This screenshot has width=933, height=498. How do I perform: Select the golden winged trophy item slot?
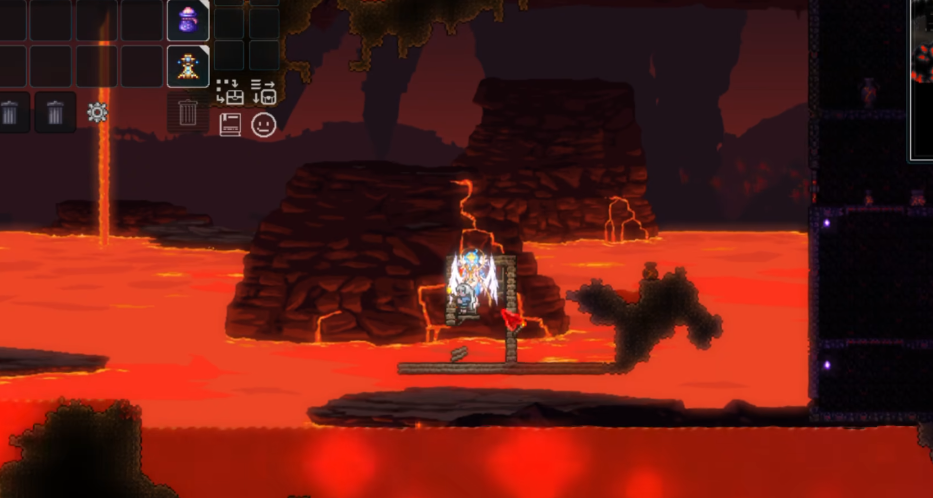(188, 65)
